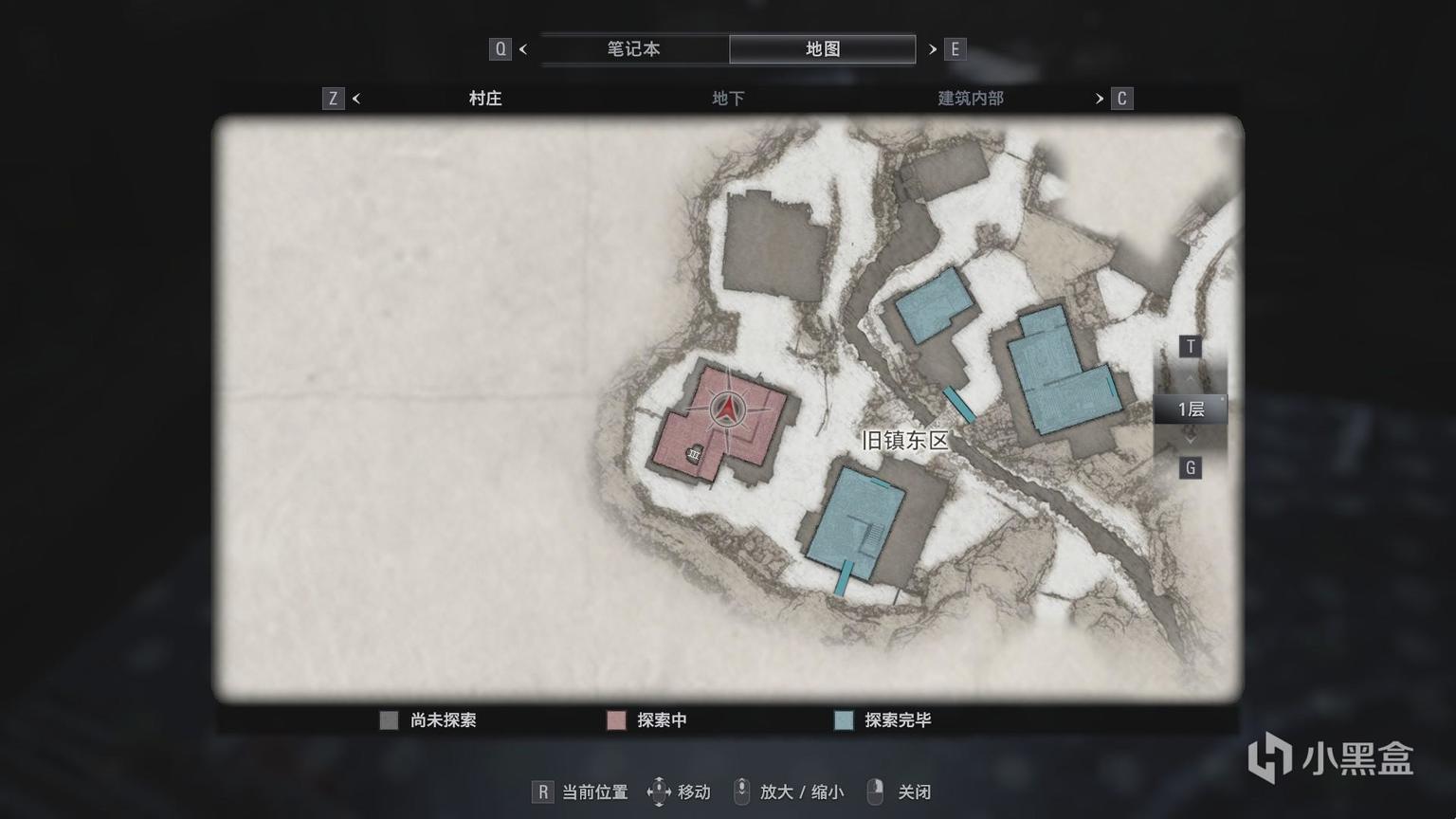Screen dimensions: 1456x819
Task: Go down one floor with the down chevron
Action: (1190, 440)
